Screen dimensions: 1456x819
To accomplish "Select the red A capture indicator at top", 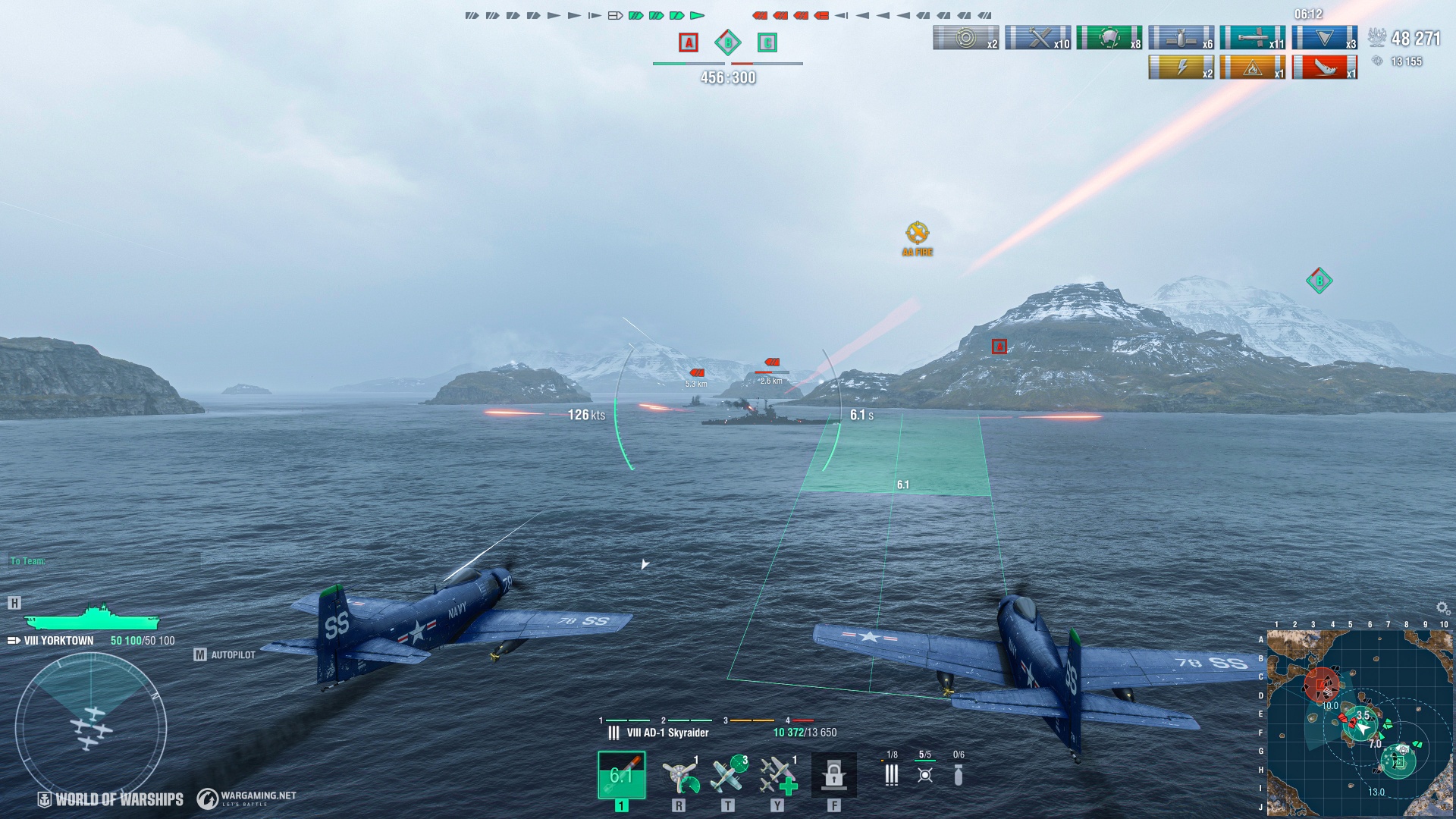I will [688, 42].
